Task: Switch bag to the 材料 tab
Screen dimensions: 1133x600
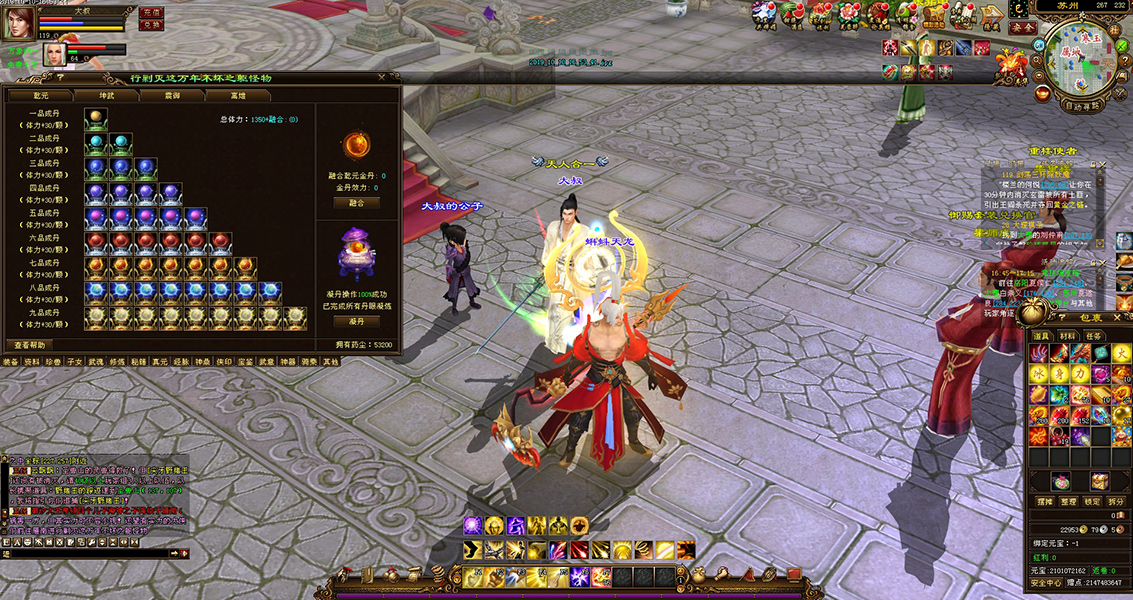Action: (1068, 336)
